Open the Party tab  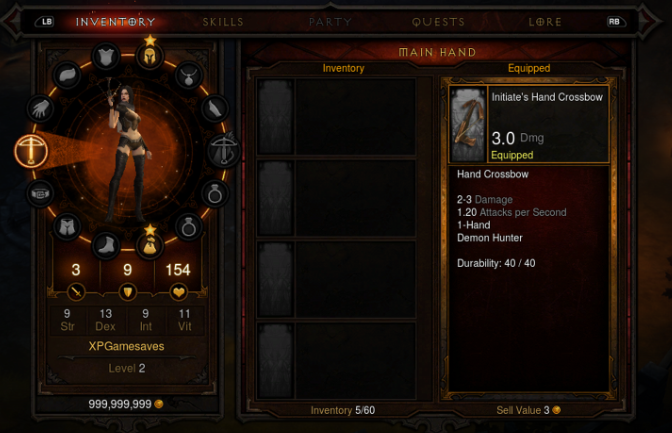coord(330,21)
